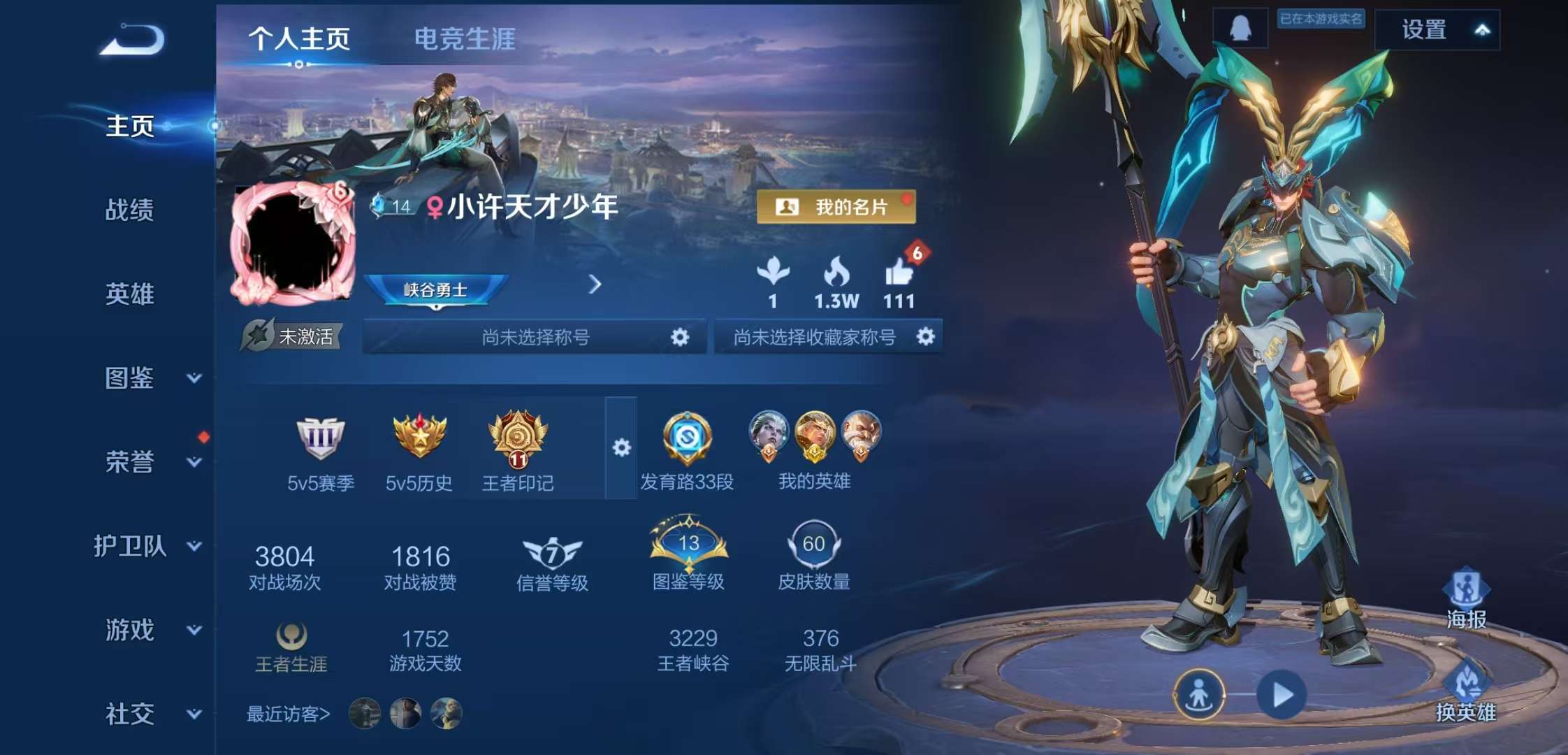Click the 我的名片 card button
Screen dimensions: 1568x755
click(836, 206)
